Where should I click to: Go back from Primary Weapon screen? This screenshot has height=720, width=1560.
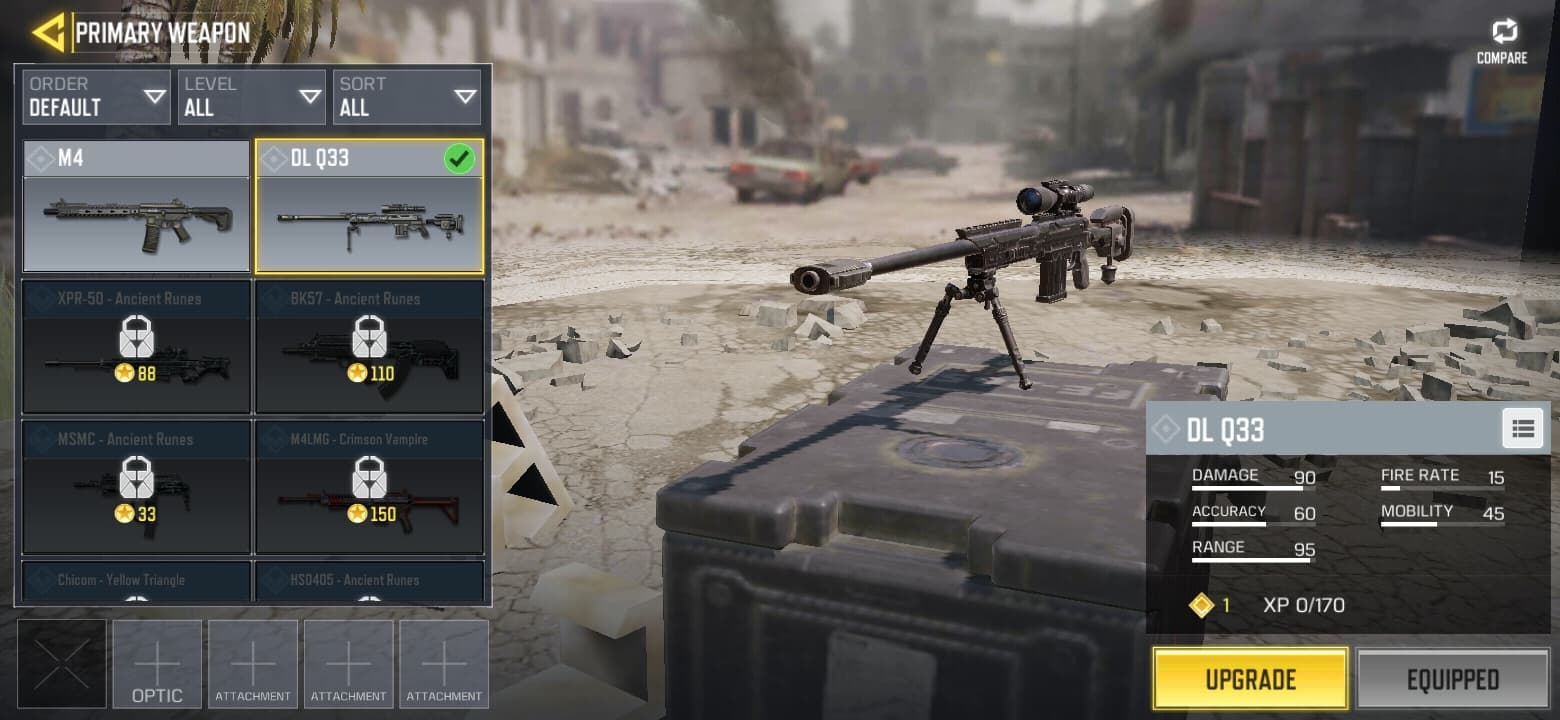[x=48, y=32]
